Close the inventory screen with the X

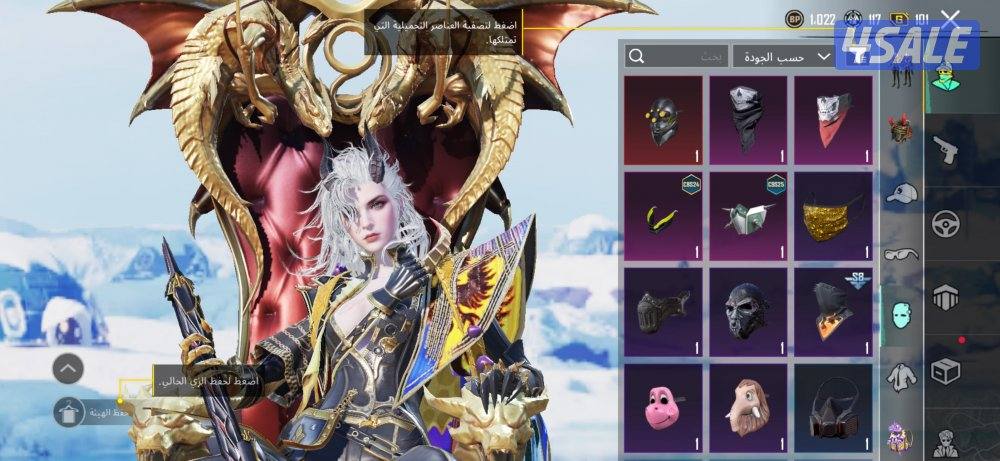coord(951,18)
